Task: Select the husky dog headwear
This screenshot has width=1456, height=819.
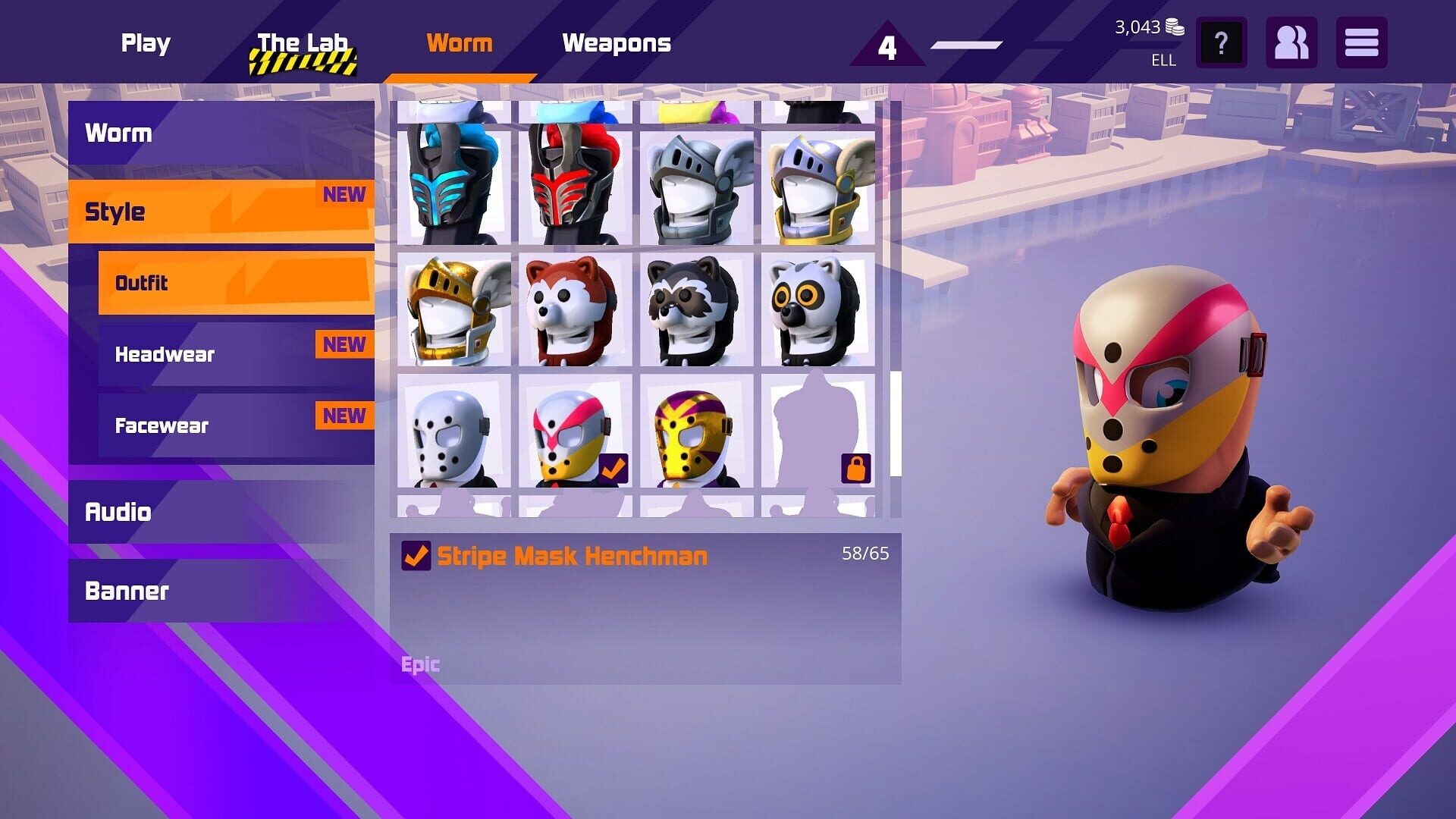Action: point(573,309)
